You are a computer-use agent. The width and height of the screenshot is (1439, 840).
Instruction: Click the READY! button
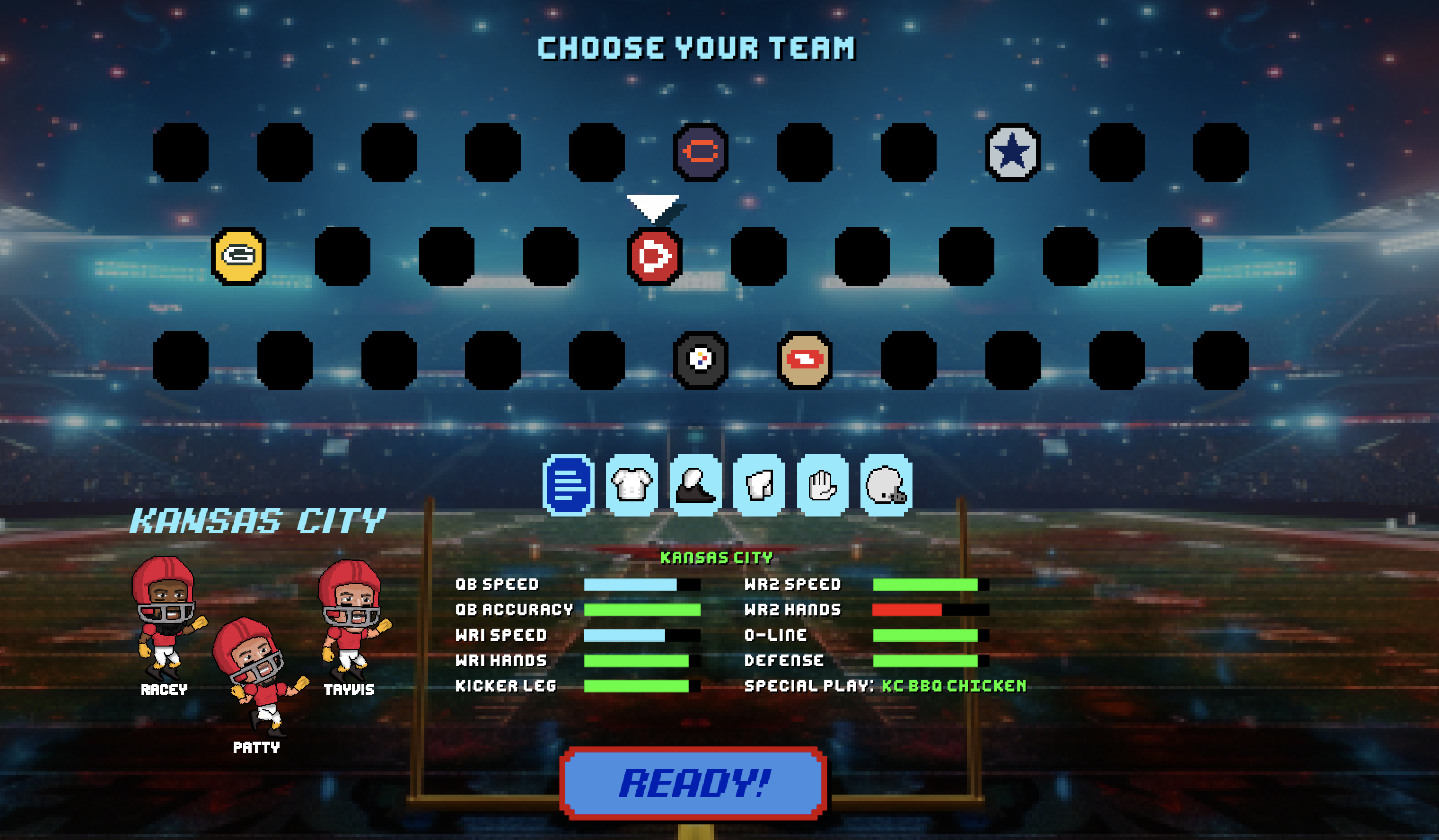click(693, 782)
